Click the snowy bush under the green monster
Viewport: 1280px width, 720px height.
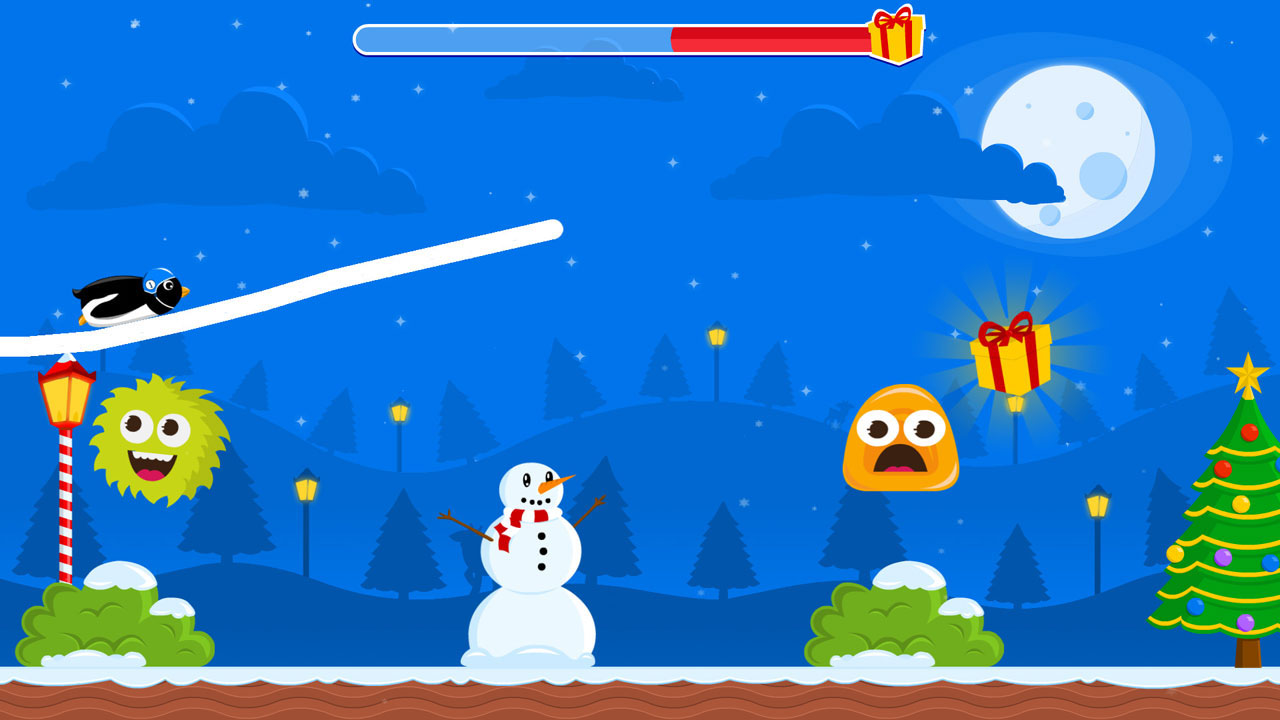(110, 620)
